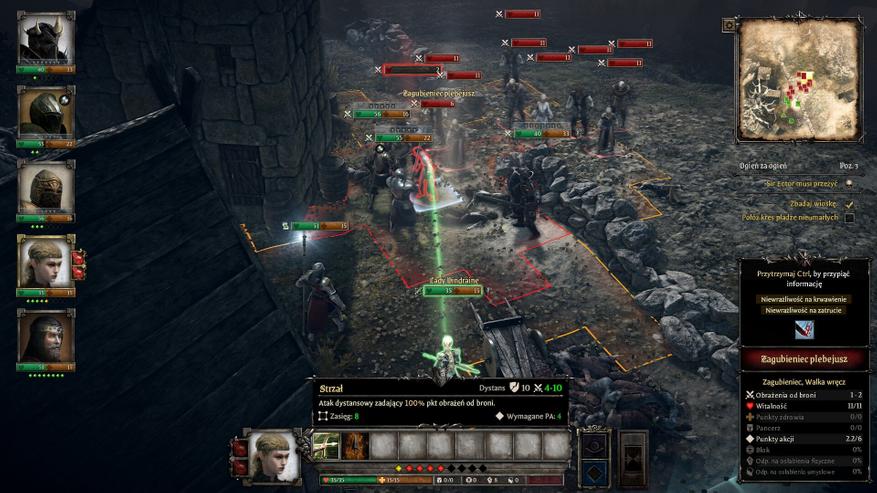Click the Sir Ector musi przeżyć objective
The width and height of the screenshot is (877, 493).
(x=800, y=183)
